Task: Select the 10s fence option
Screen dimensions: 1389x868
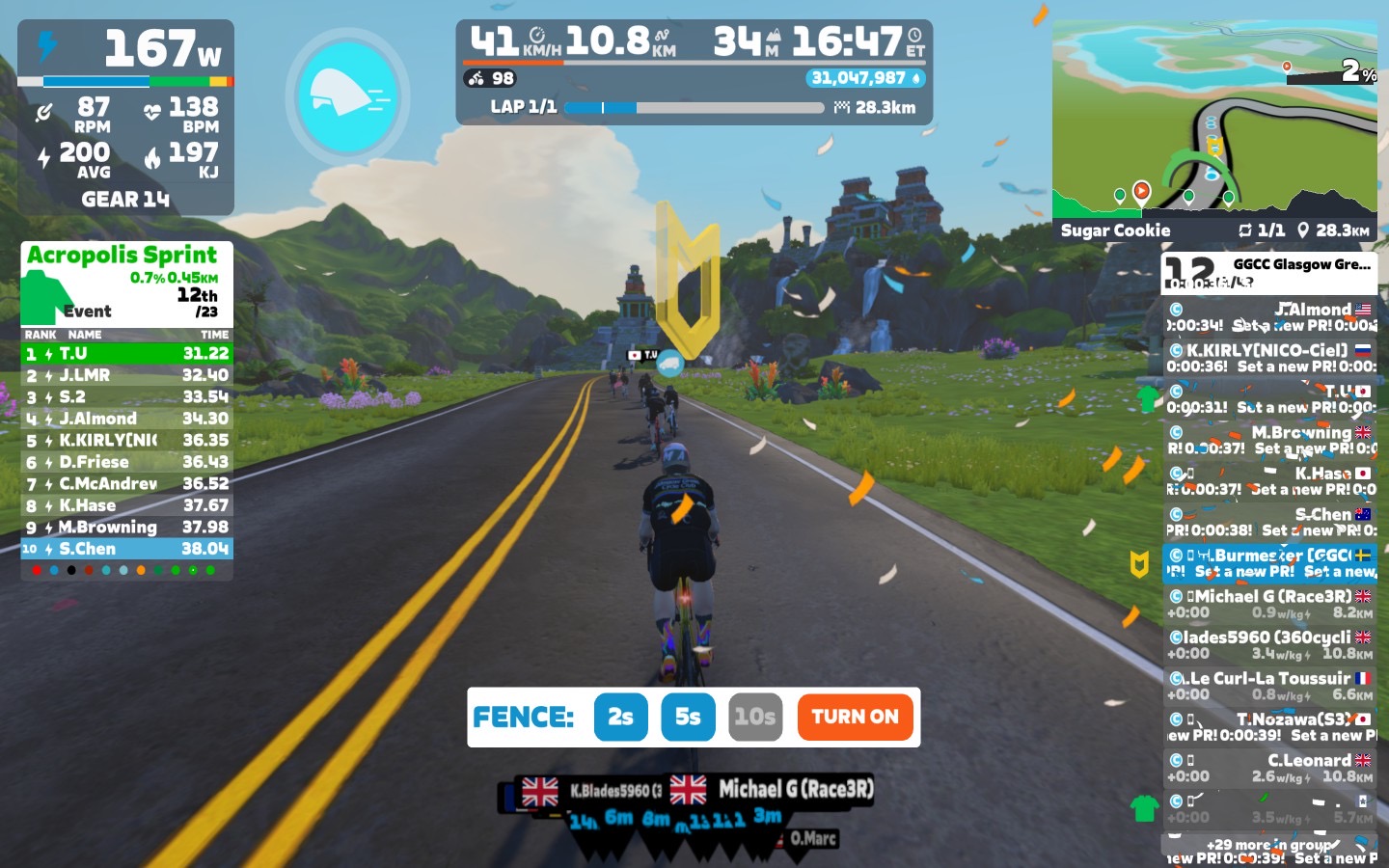Action: click(754, 717)
